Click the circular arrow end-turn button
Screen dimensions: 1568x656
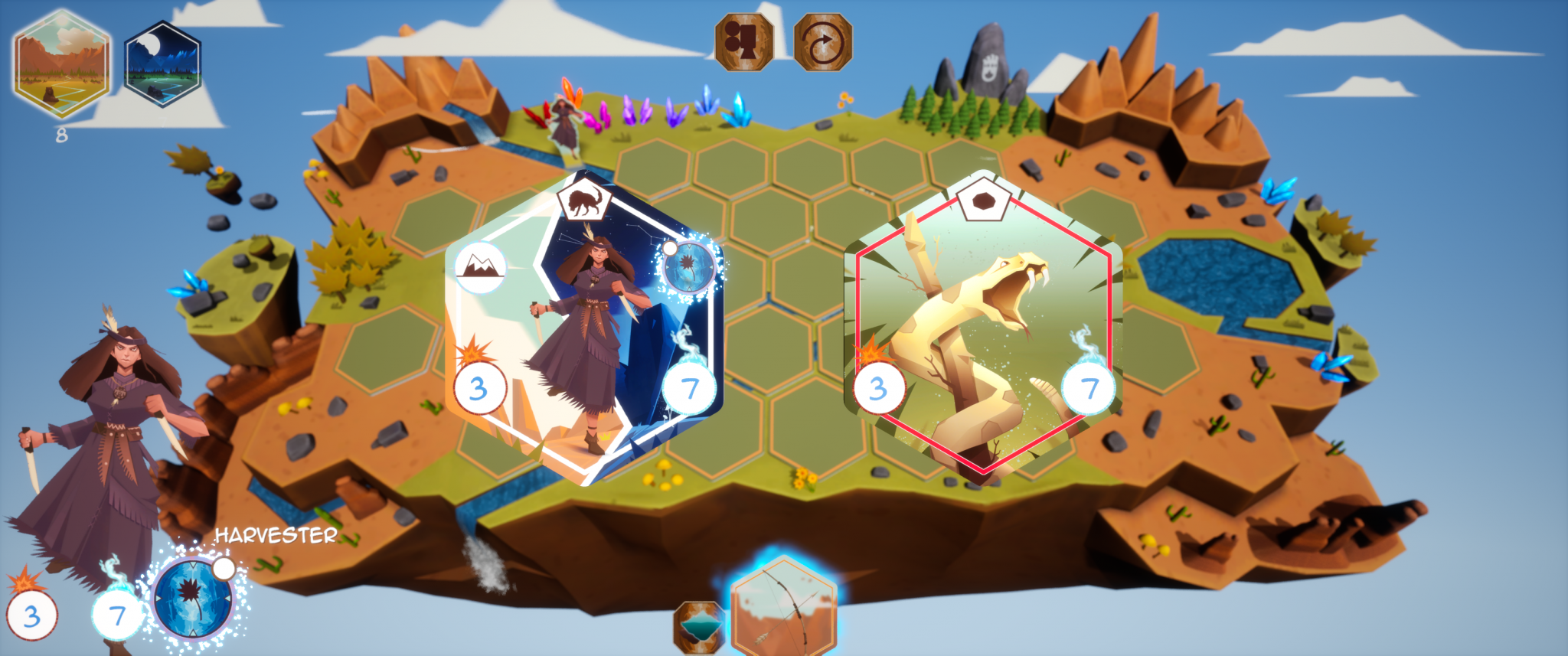[x=823, y=42]
